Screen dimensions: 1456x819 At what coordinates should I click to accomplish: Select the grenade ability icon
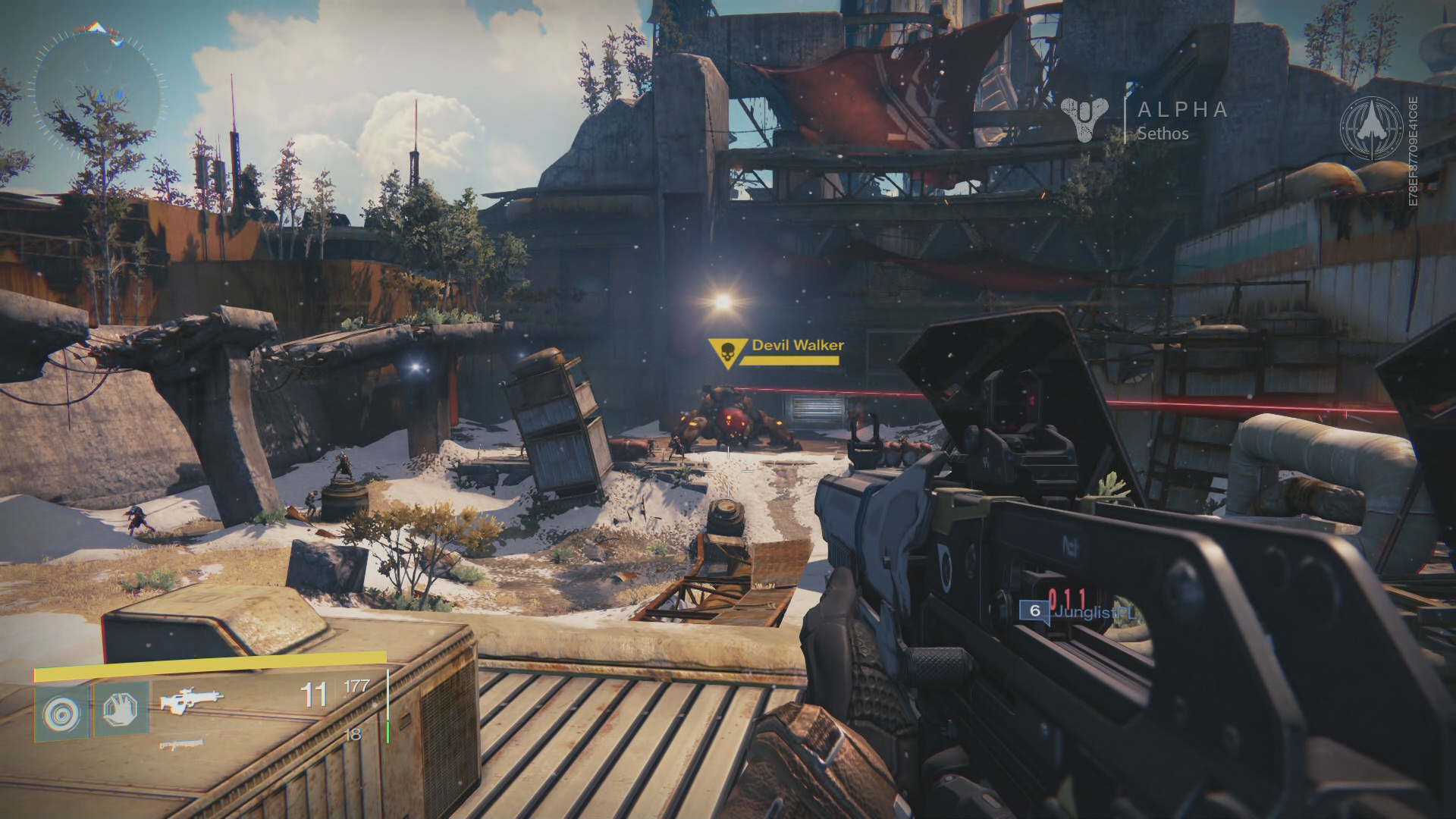pos(61,710)
